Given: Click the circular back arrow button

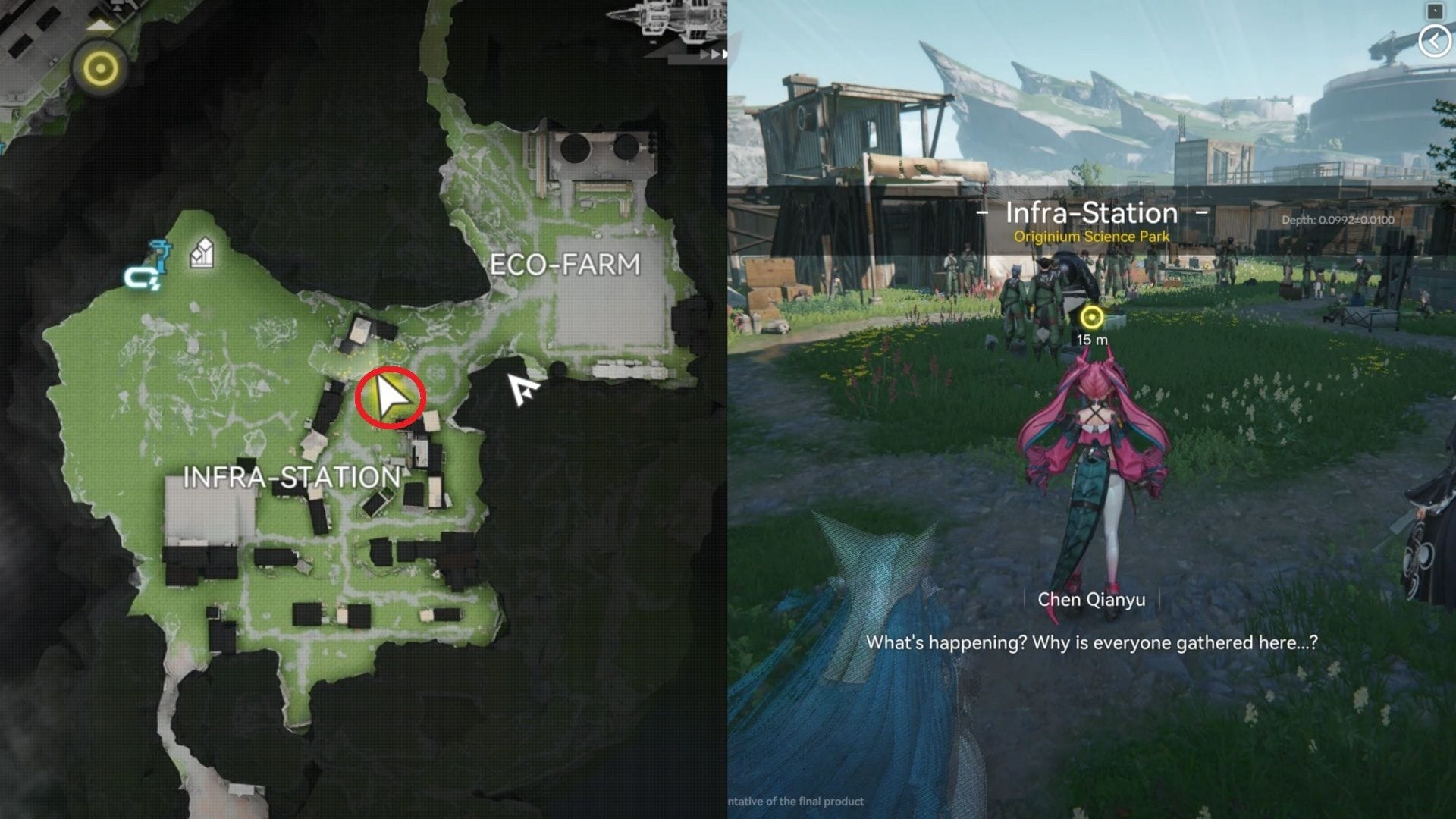Looking at the screenshot, I should tap(1433, 42).
